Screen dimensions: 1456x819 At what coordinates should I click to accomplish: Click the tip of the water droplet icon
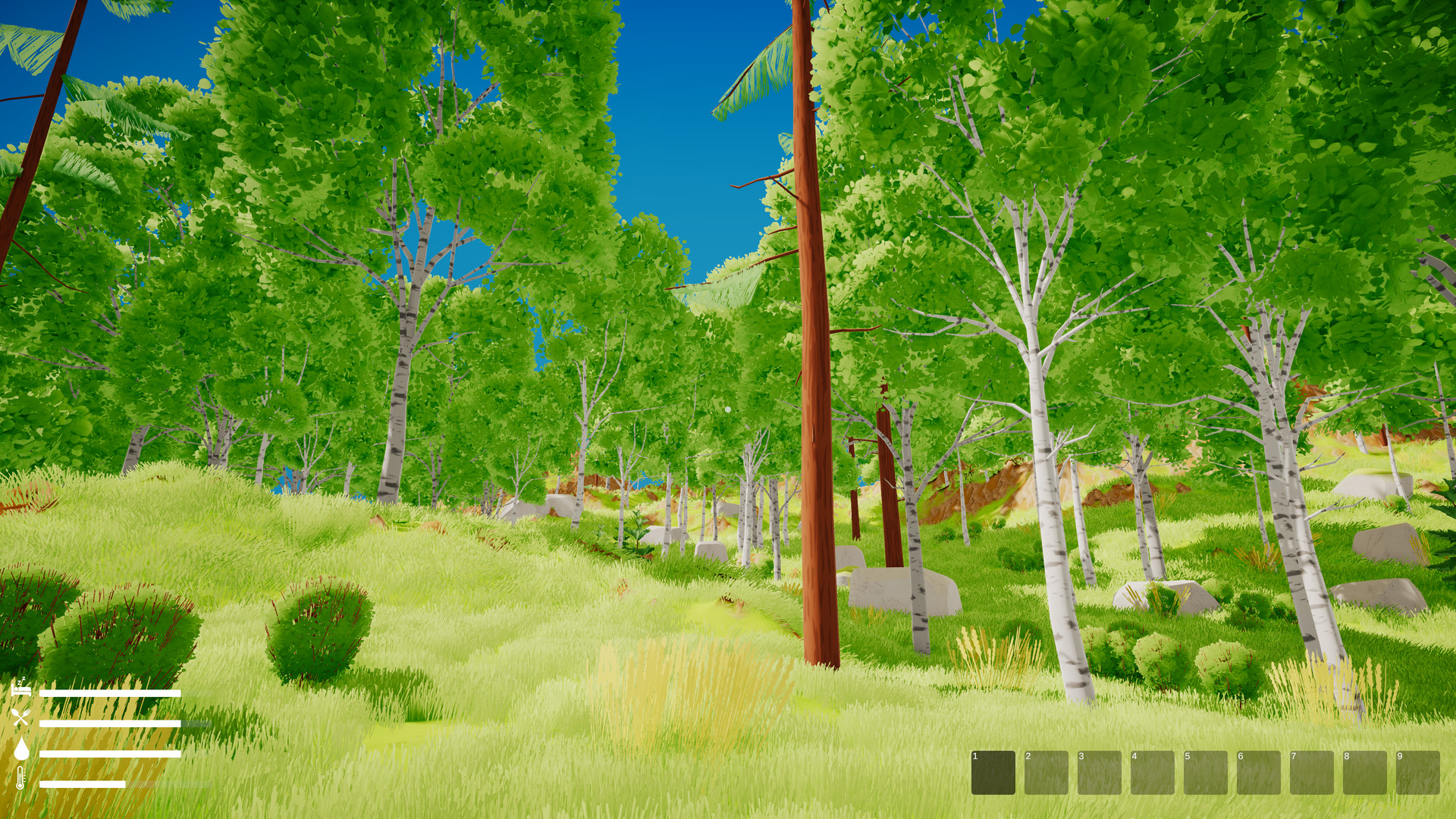pyautogui.click(x=23, y=738)
